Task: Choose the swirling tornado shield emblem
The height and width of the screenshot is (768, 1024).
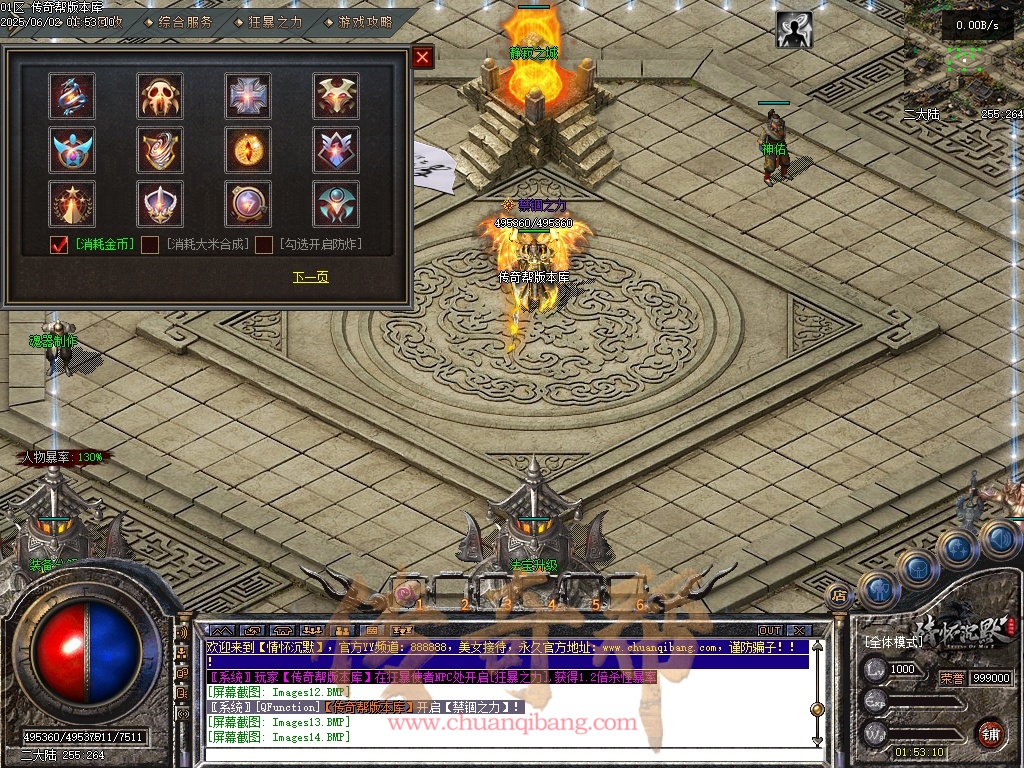Action: pyautogui.click(x=160, y=150)
